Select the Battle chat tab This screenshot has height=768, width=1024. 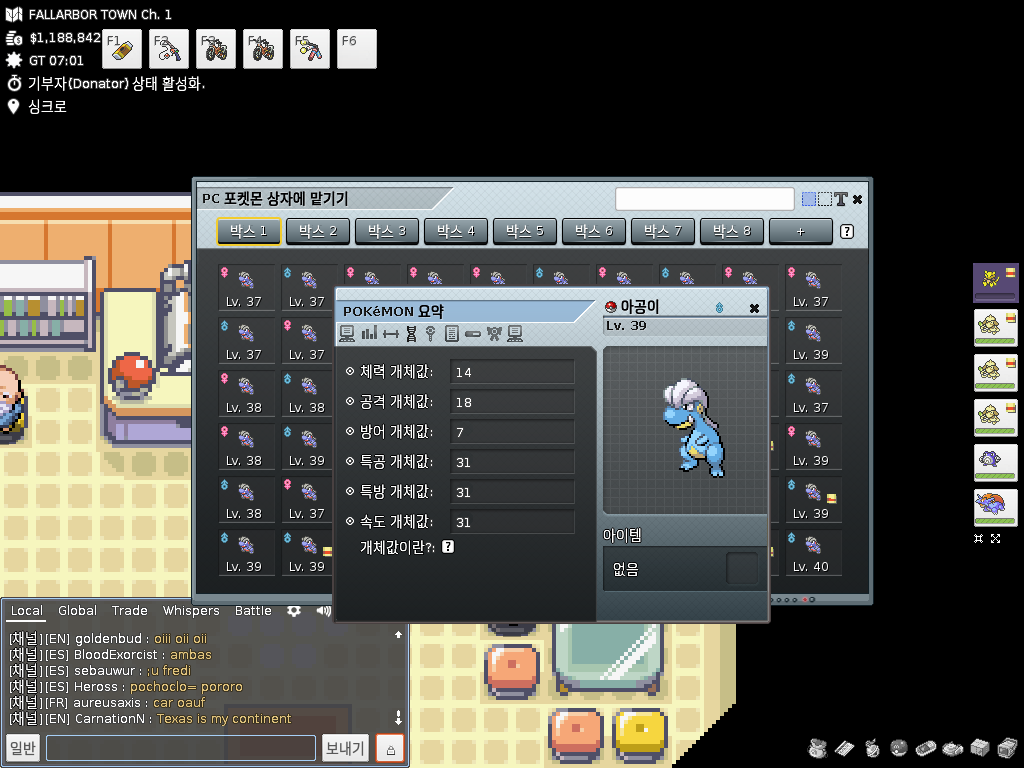pyautogui.click(x=253, y=611)
